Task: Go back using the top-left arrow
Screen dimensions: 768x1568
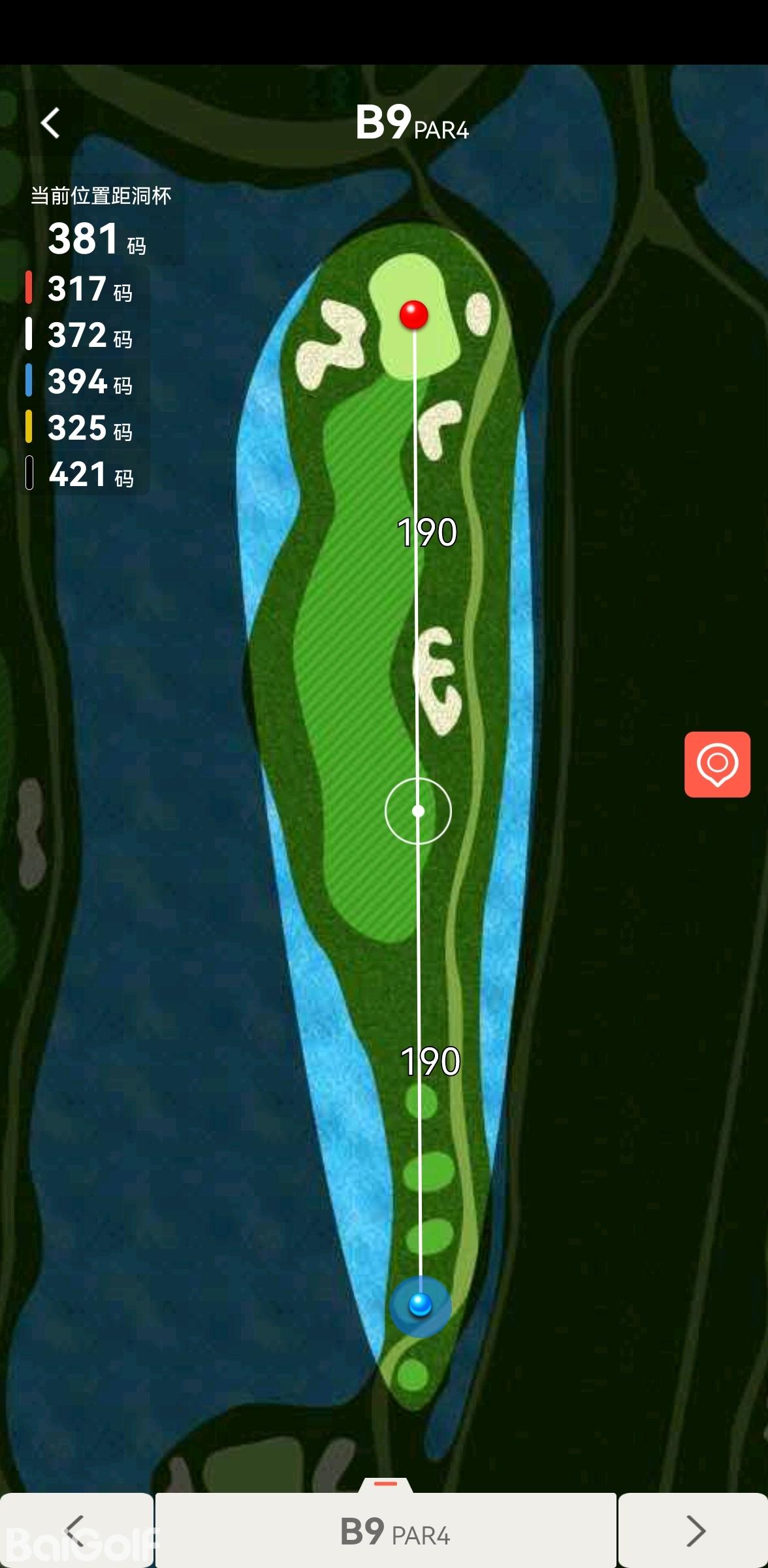Action: (x=50, y=123)
